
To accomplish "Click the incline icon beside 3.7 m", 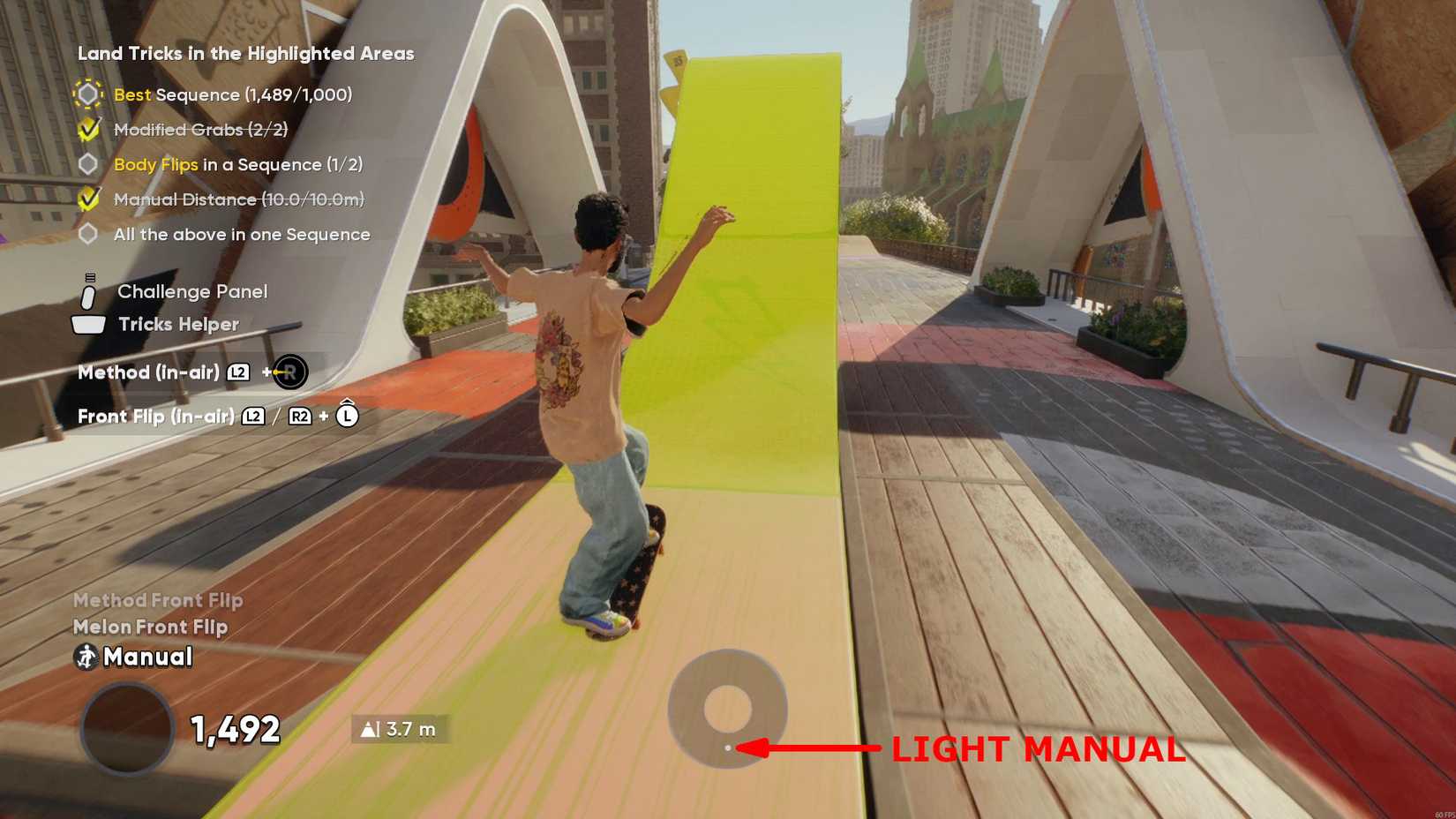I will click(371, 729).
